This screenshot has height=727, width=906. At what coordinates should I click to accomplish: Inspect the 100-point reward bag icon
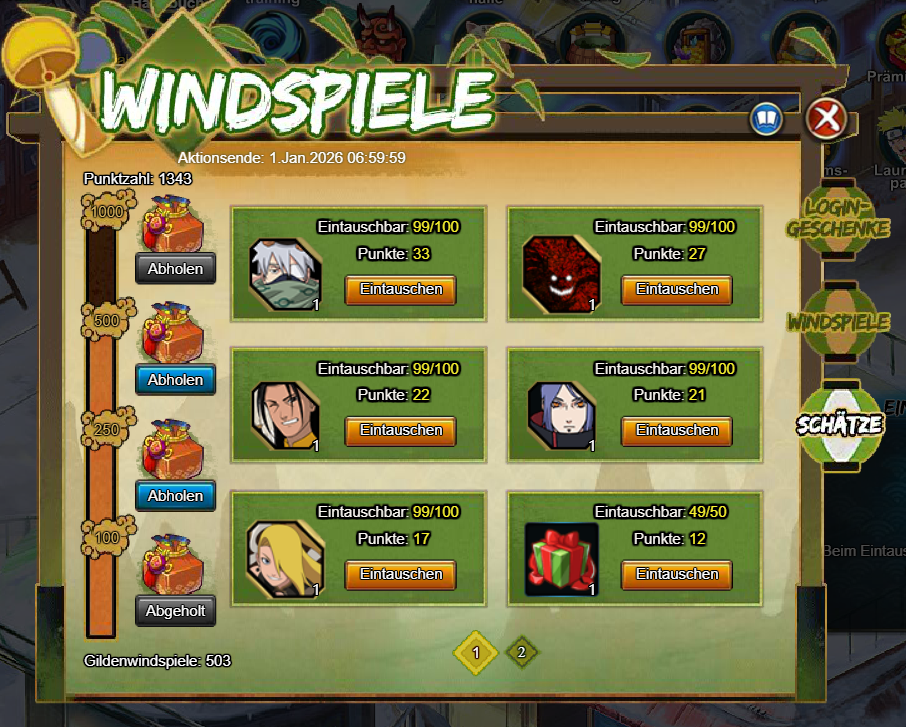point(174,564)
